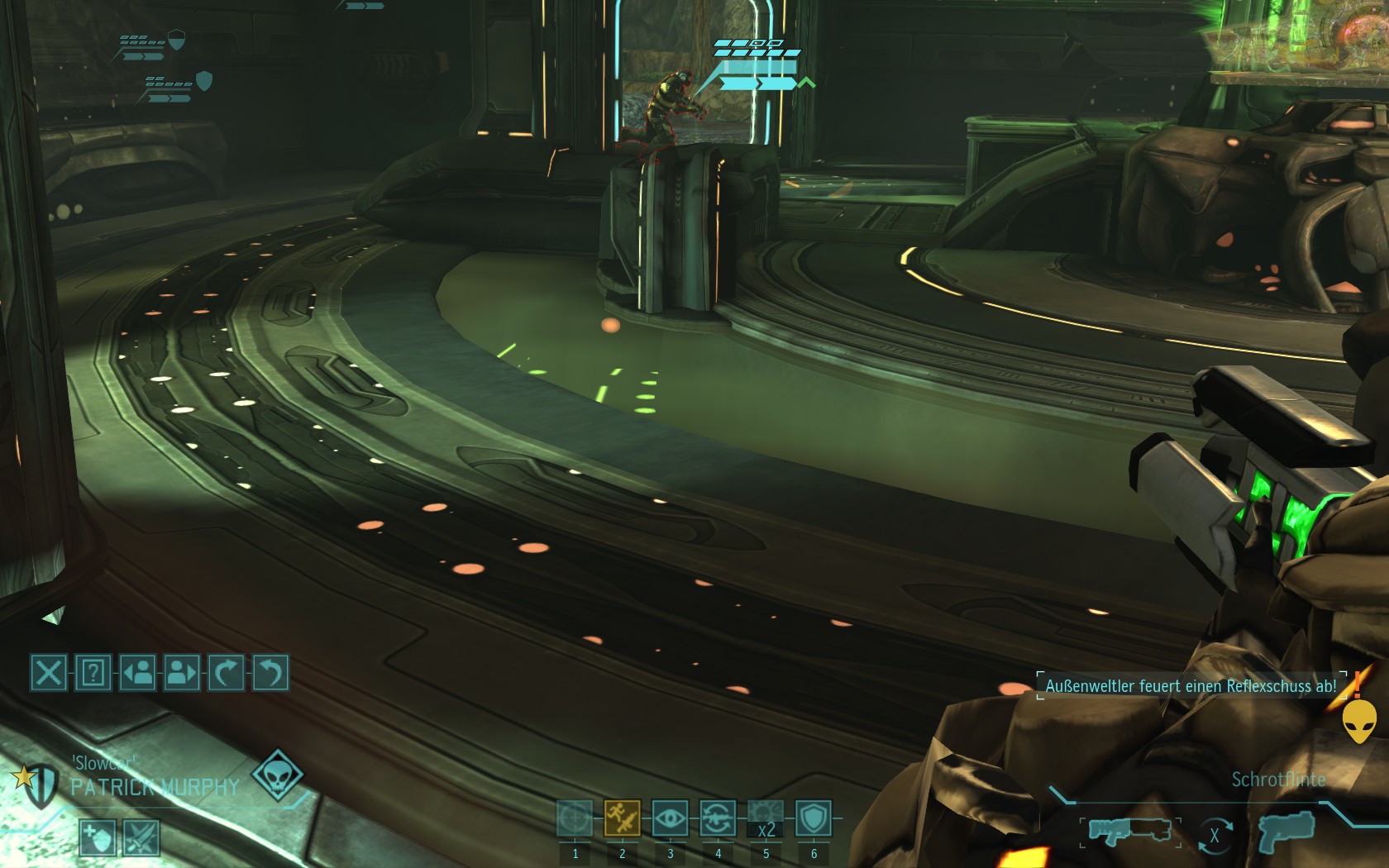The image size is (1389, 868).
Task: Switch to the pistol weapon icon
Action: coord(1286,829)
